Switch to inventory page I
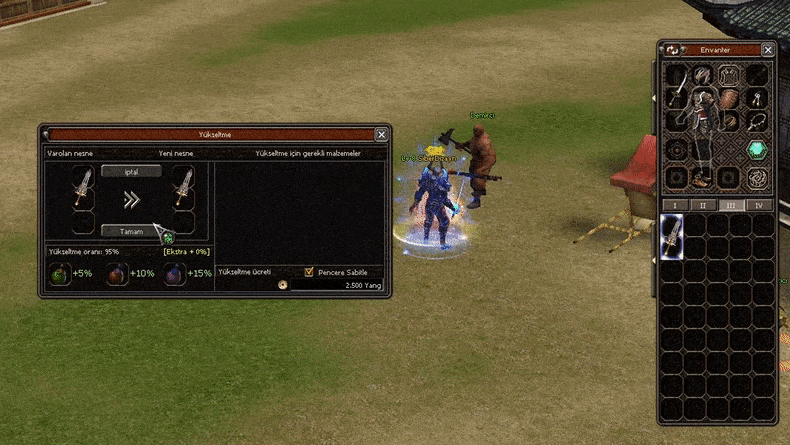 (674, 205)
